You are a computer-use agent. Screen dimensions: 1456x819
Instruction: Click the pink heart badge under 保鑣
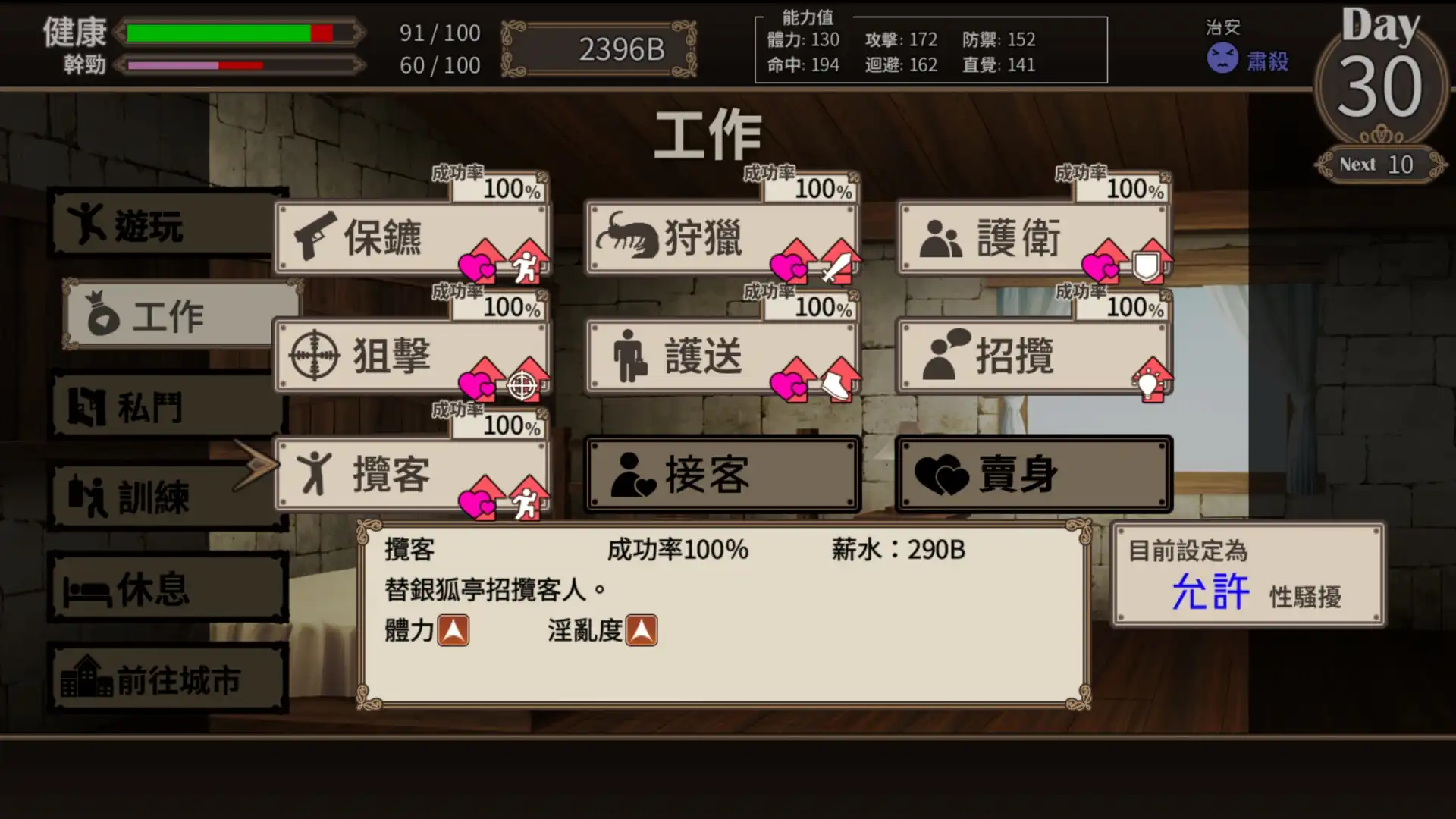tap(478, 265)
